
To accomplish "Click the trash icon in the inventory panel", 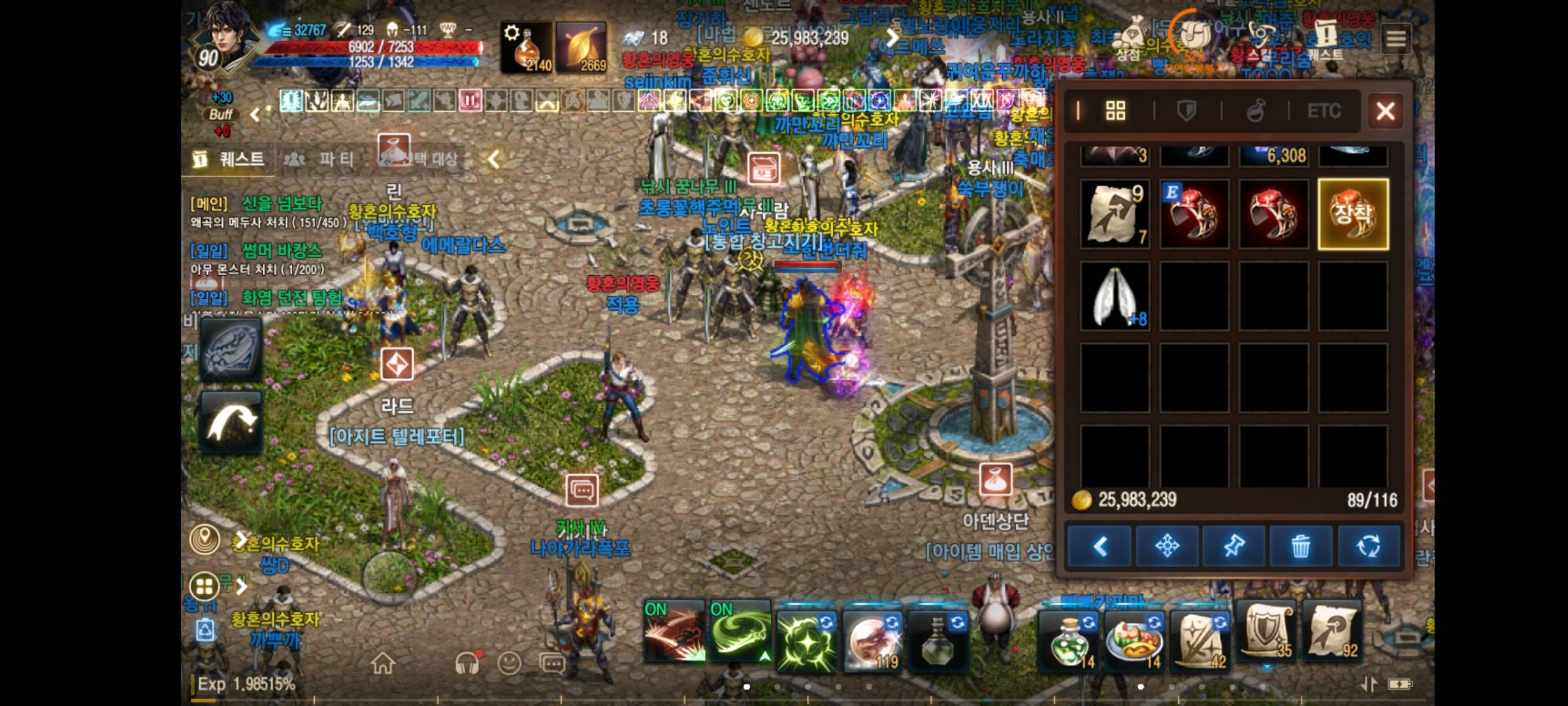I will 1300,546.
